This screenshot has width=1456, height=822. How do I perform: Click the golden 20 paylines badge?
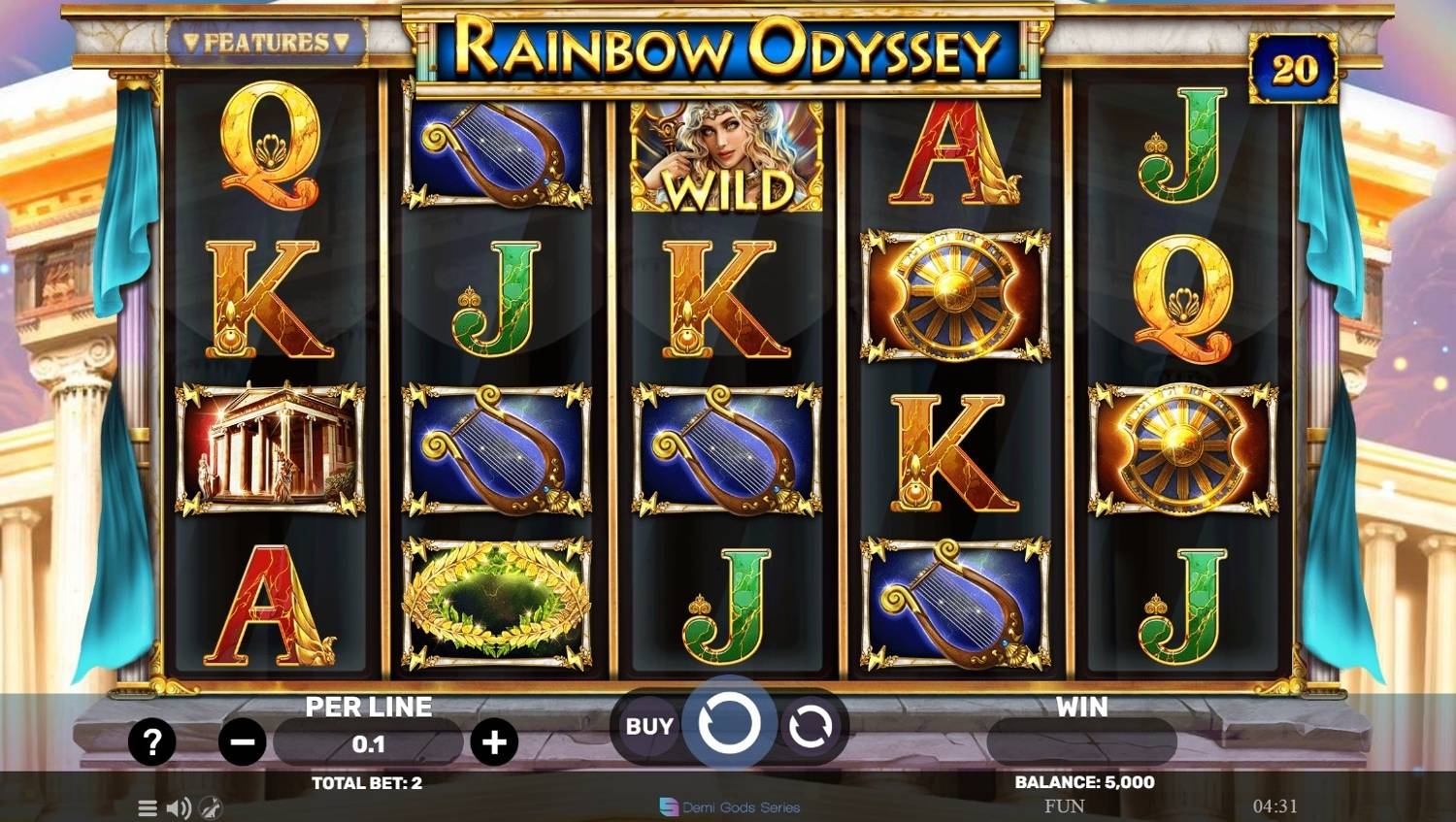[1295, 66]
